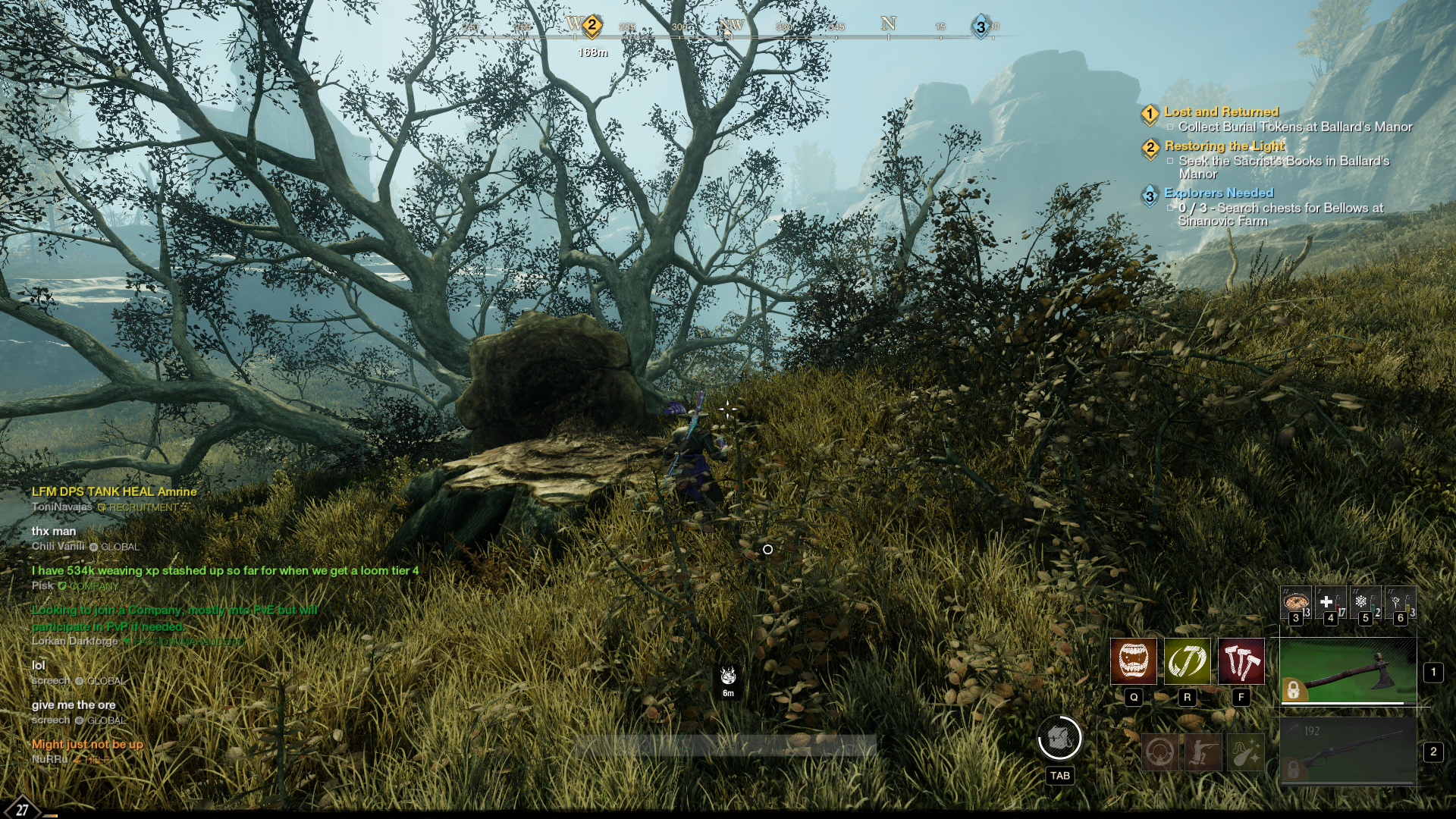Use the spinning hatchet ability
This screenshot has width=1456, height=819.
1187,661
